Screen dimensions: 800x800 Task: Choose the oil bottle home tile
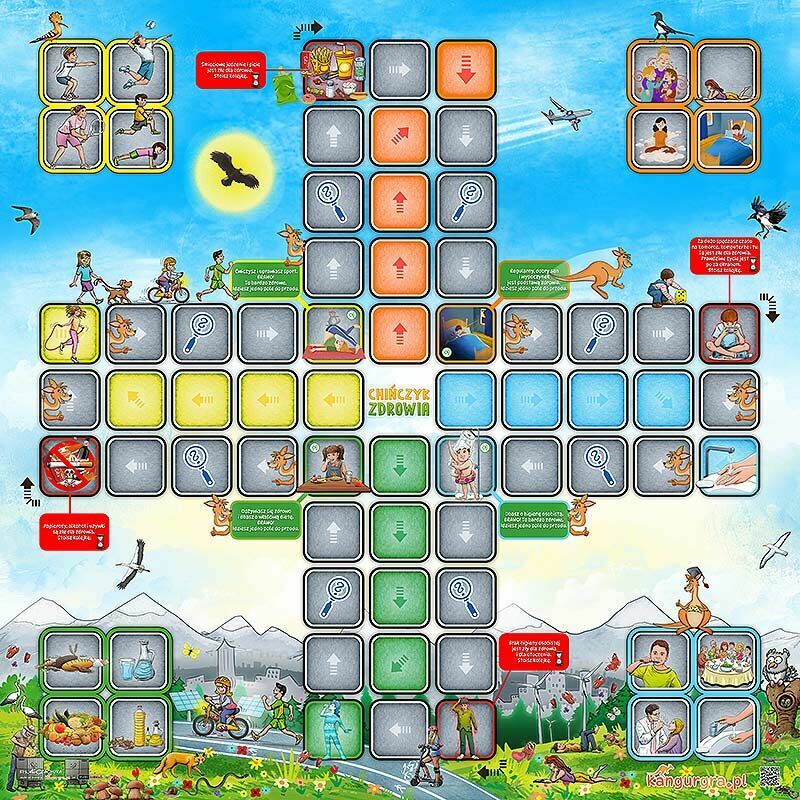[x=137, y=725]
